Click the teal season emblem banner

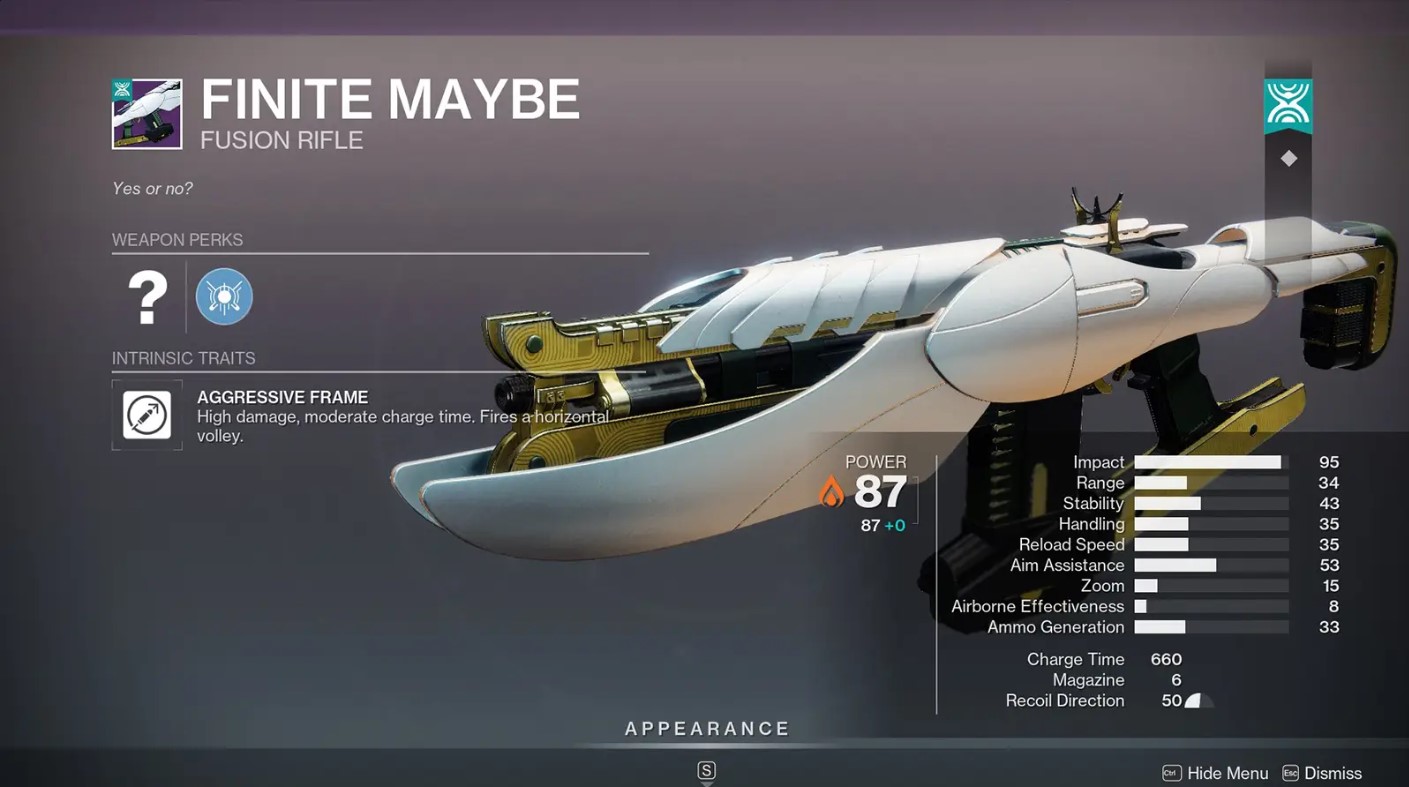click(x=1288, y=105)
